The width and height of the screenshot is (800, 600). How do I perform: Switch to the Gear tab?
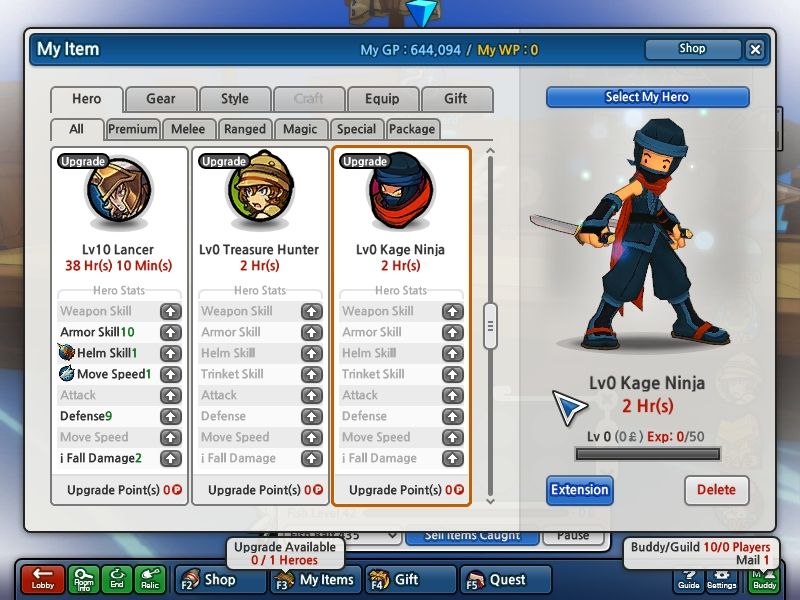tap(160, 99)
